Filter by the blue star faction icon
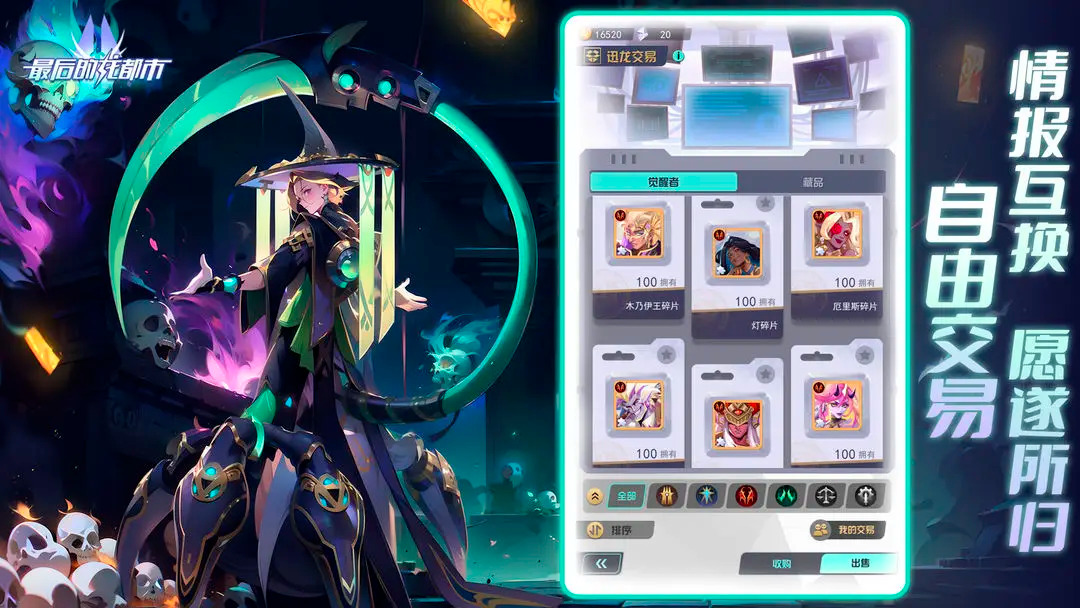1080x608 pixels. pos(707,495)
